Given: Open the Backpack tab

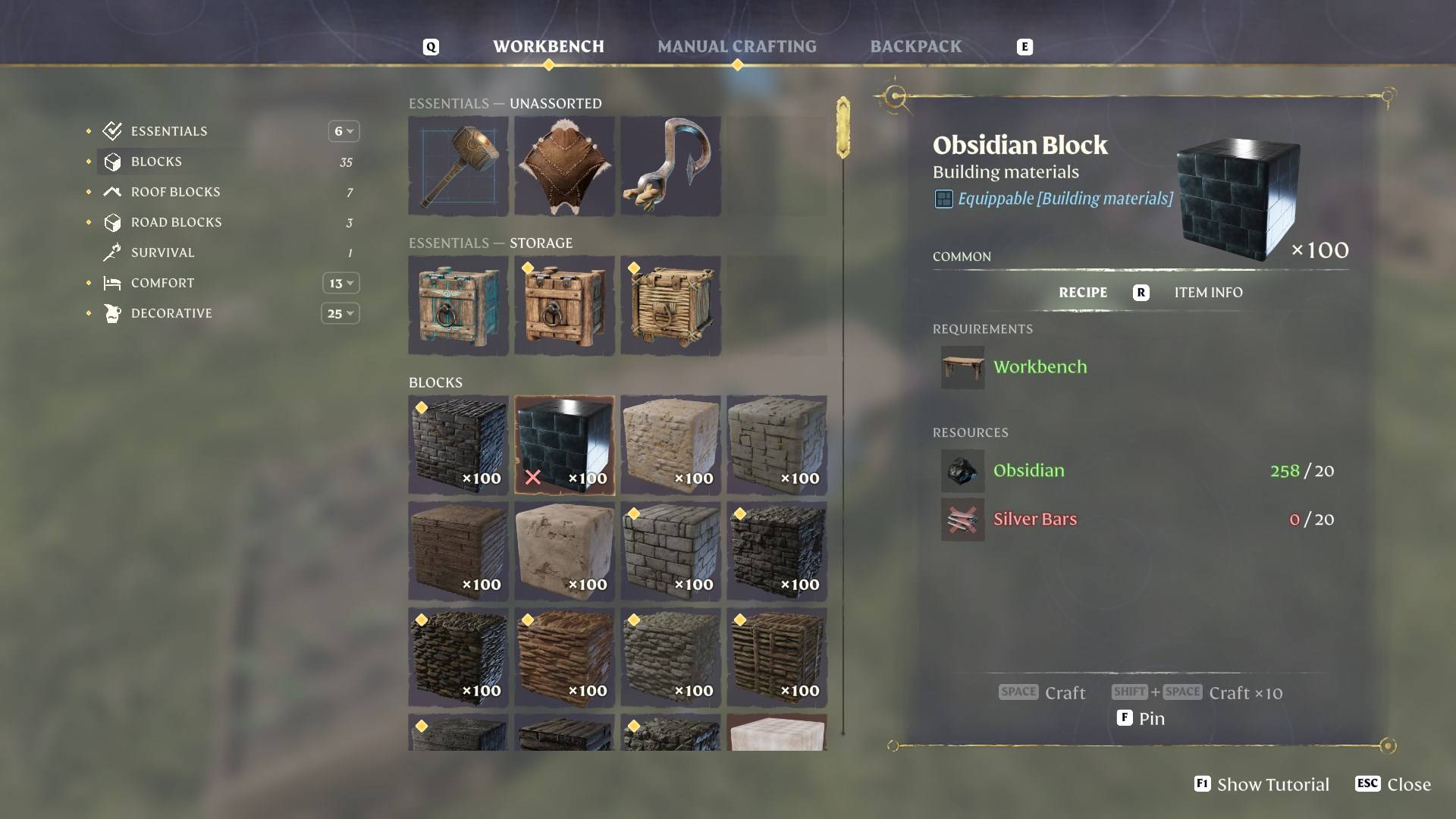Looking at the screenshot, I should [x=915, y=46].
